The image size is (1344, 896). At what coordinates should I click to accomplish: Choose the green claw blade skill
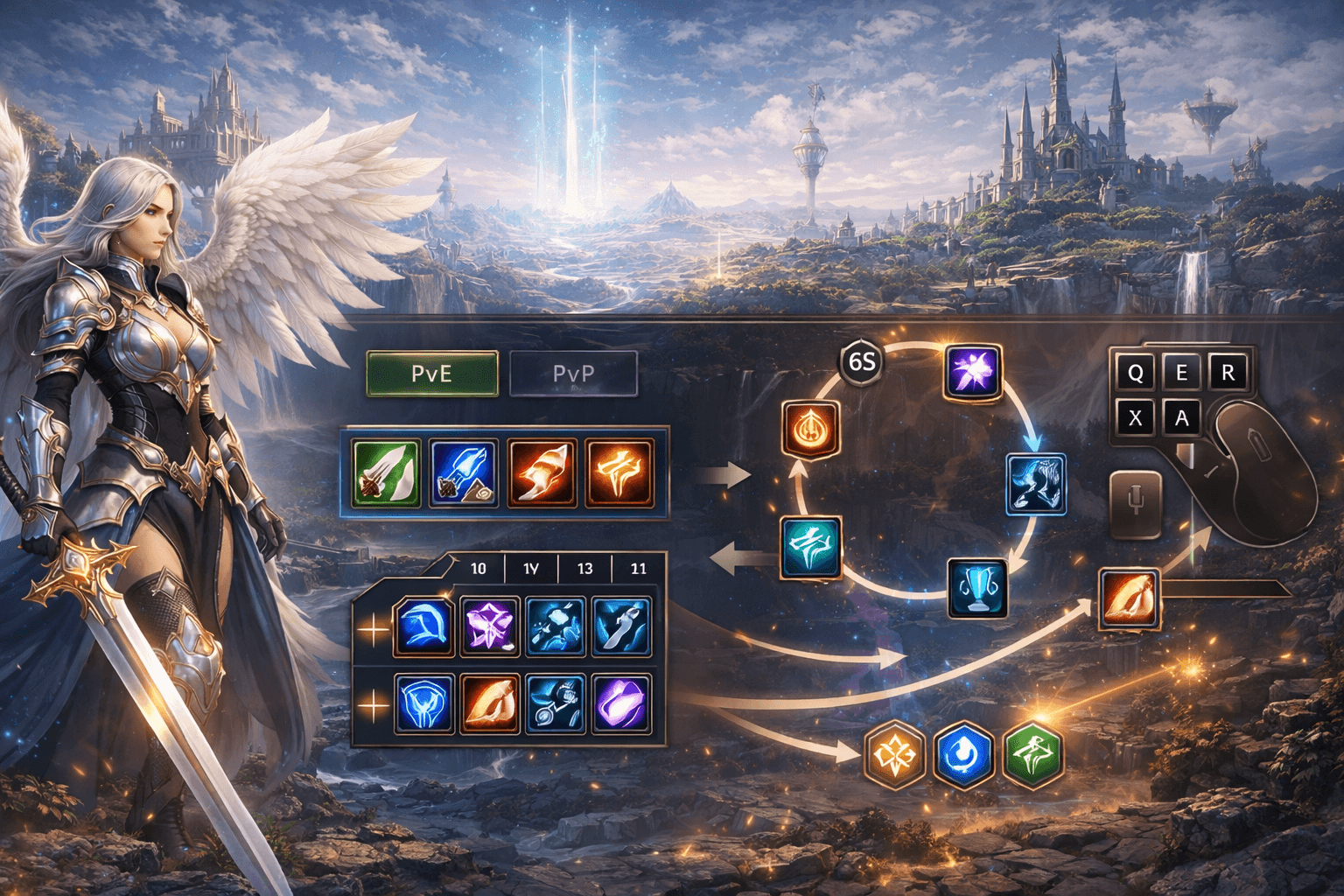[387, 474]
